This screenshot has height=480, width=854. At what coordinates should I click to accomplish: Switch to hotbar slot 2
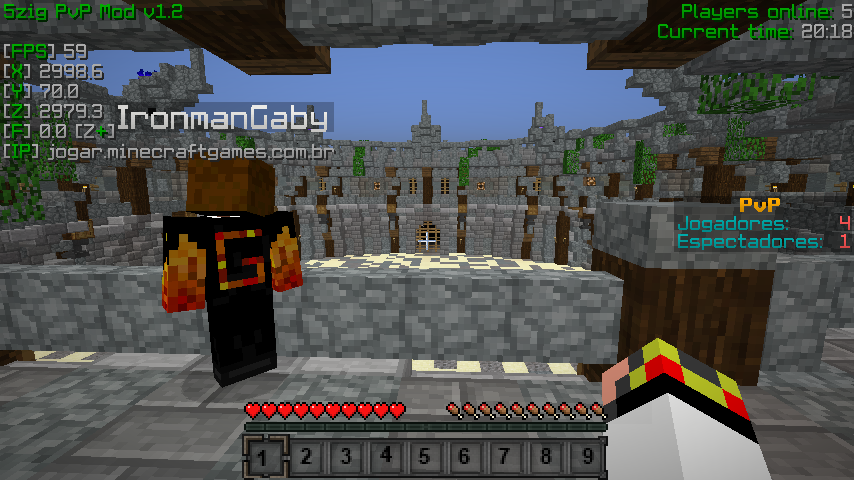(x=305, y=458)
